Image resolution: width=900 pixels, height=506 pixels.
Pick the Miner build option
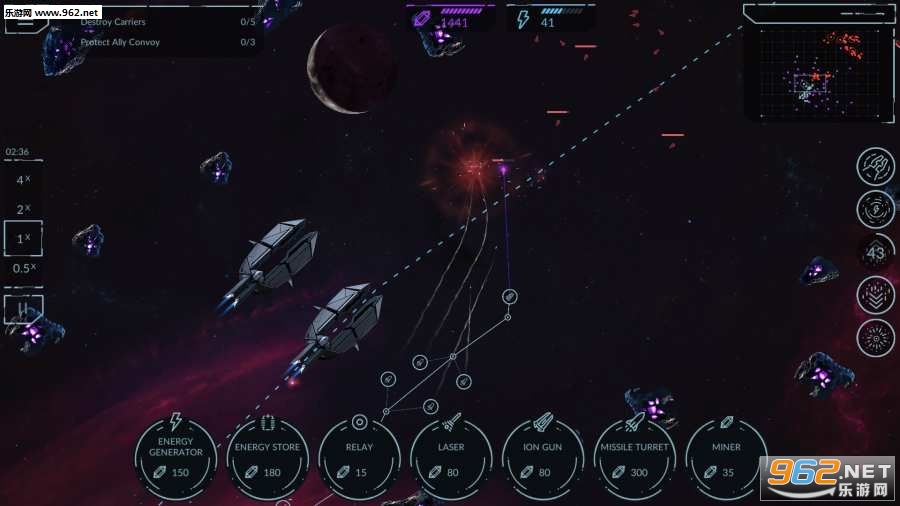click(726, 457)
